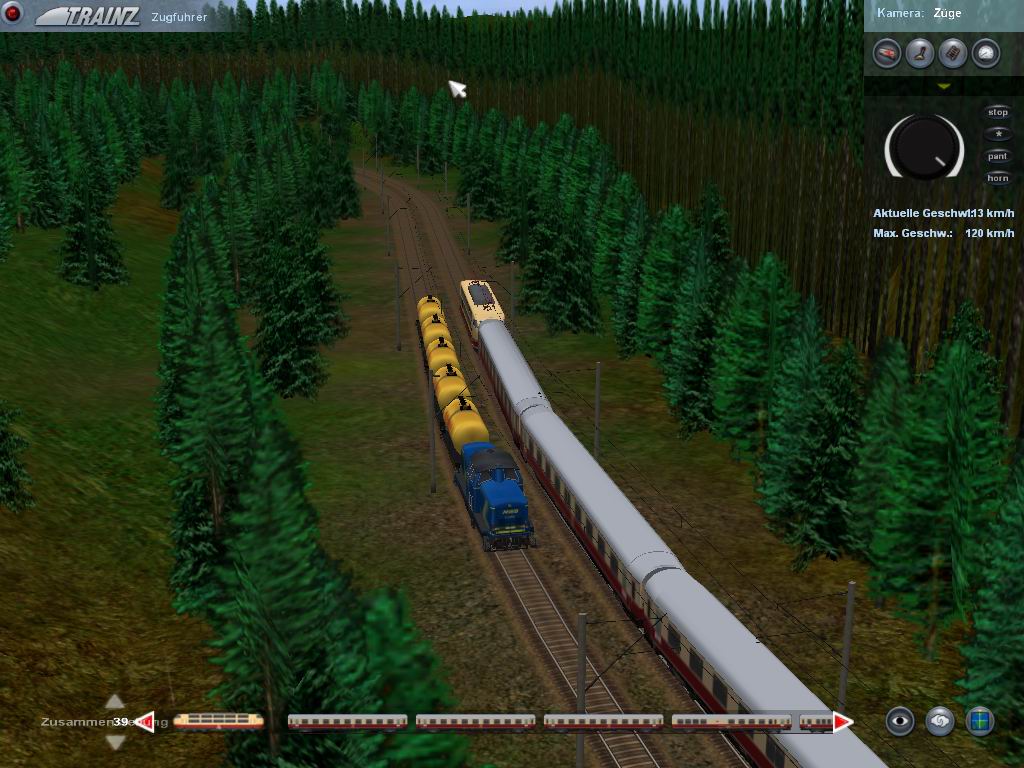The width and height of the screenshot is (1024, 768).
Task: Select the locomotive camera icon
Action: pos(887,53)
